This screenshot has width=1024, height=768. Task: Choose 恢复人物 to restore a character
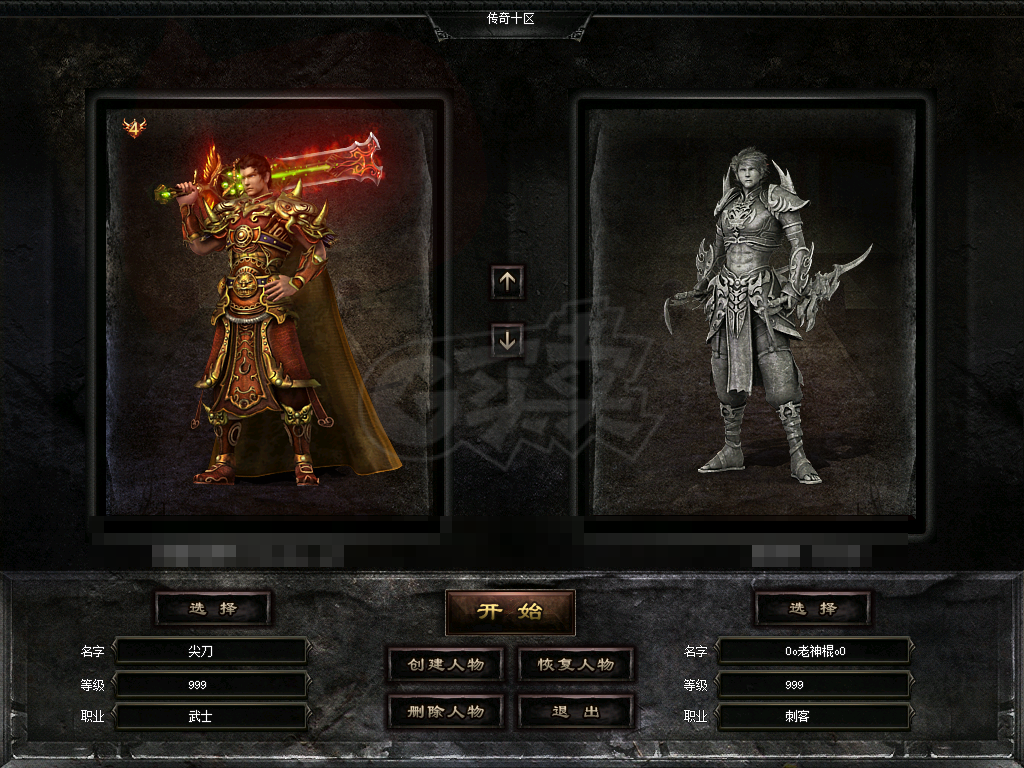(x=576, y=664)
